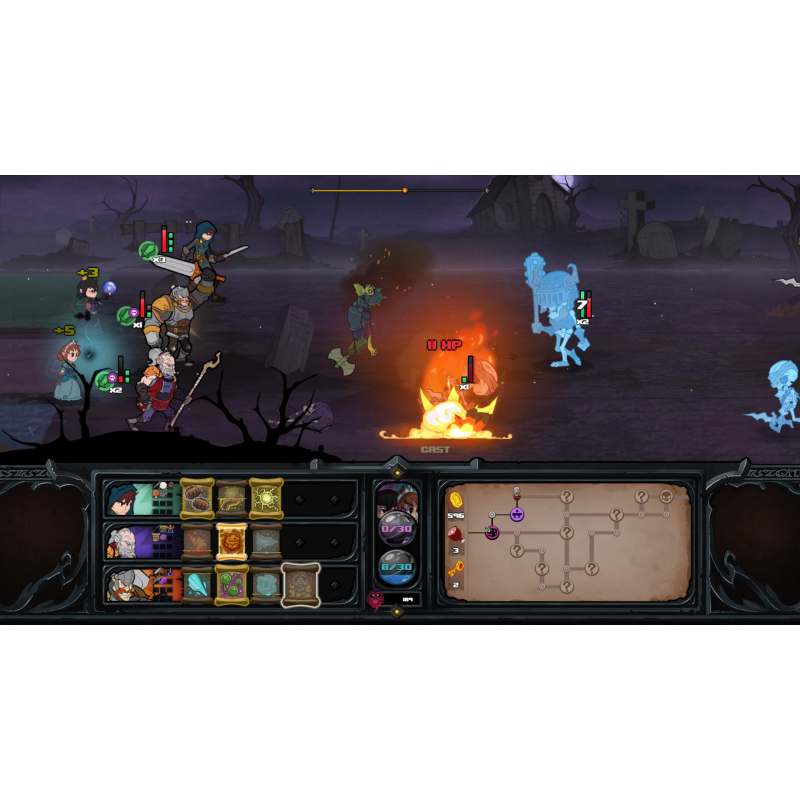Choose the white-outlined skull scroll
The image size is (800, 800).
point(300,584)
